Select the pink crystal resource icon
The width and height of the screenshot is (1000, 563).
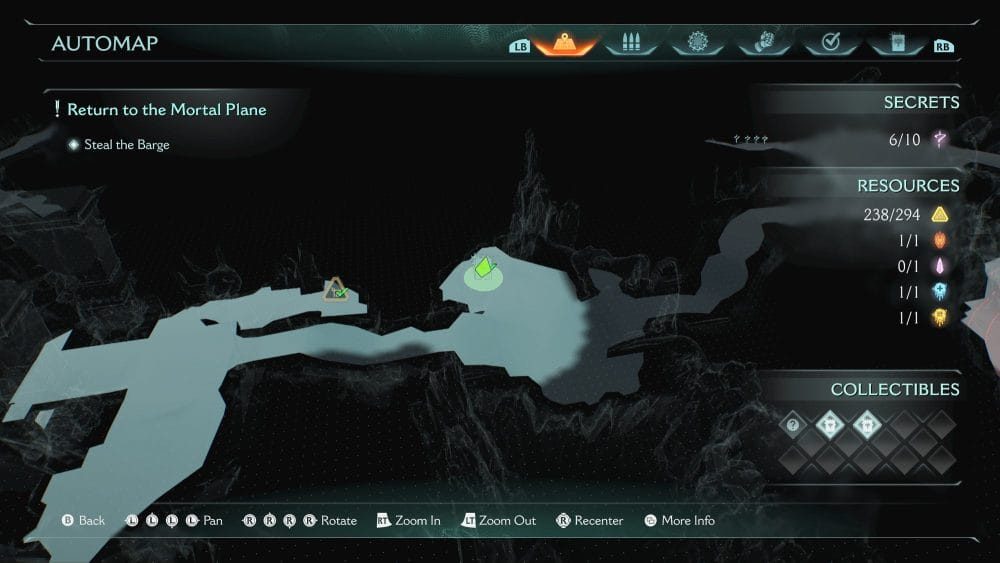click(940, 266)
